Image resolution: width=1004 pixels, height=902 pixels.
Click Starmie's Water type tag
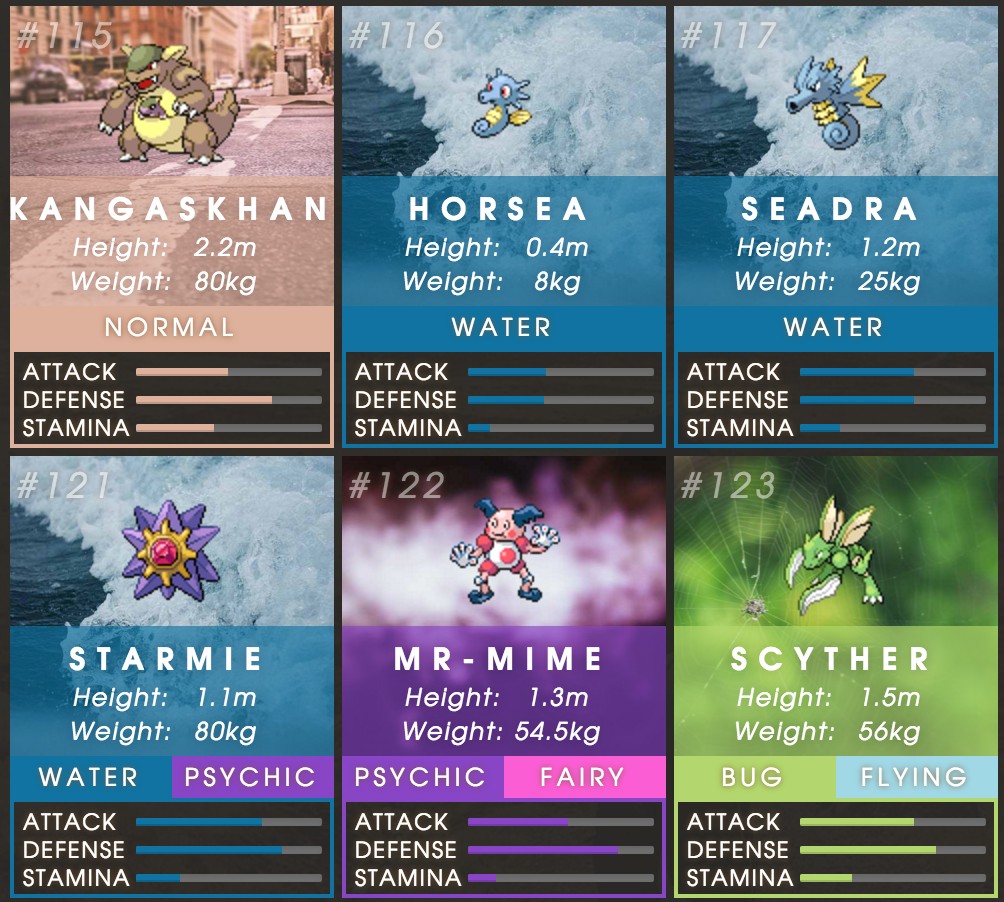pyautogui.click(x=90, y=777)
